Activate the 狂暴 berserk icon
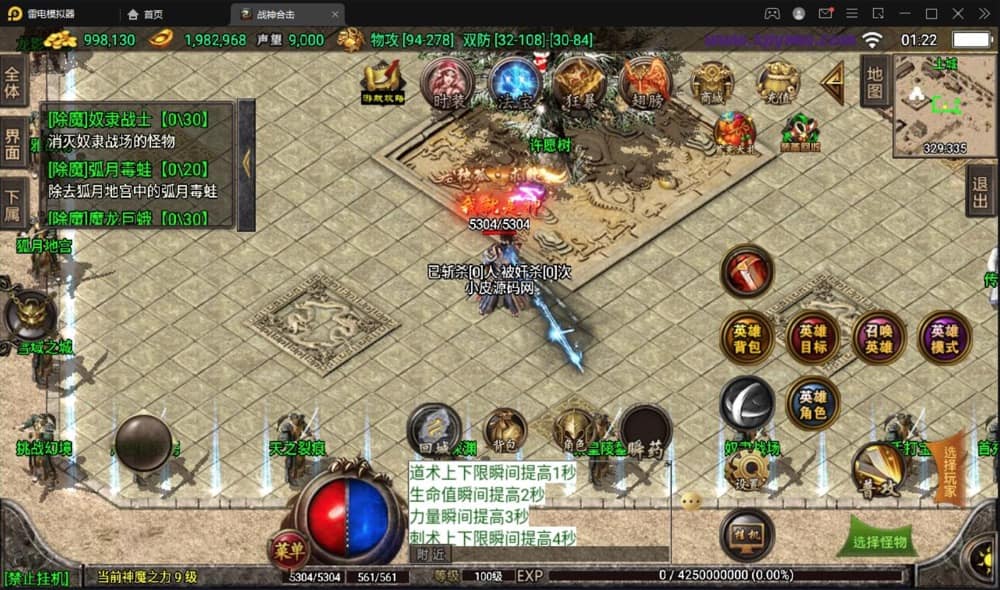Image resolution: width=1000 pixels, height=590 pixels. point(579,83)
